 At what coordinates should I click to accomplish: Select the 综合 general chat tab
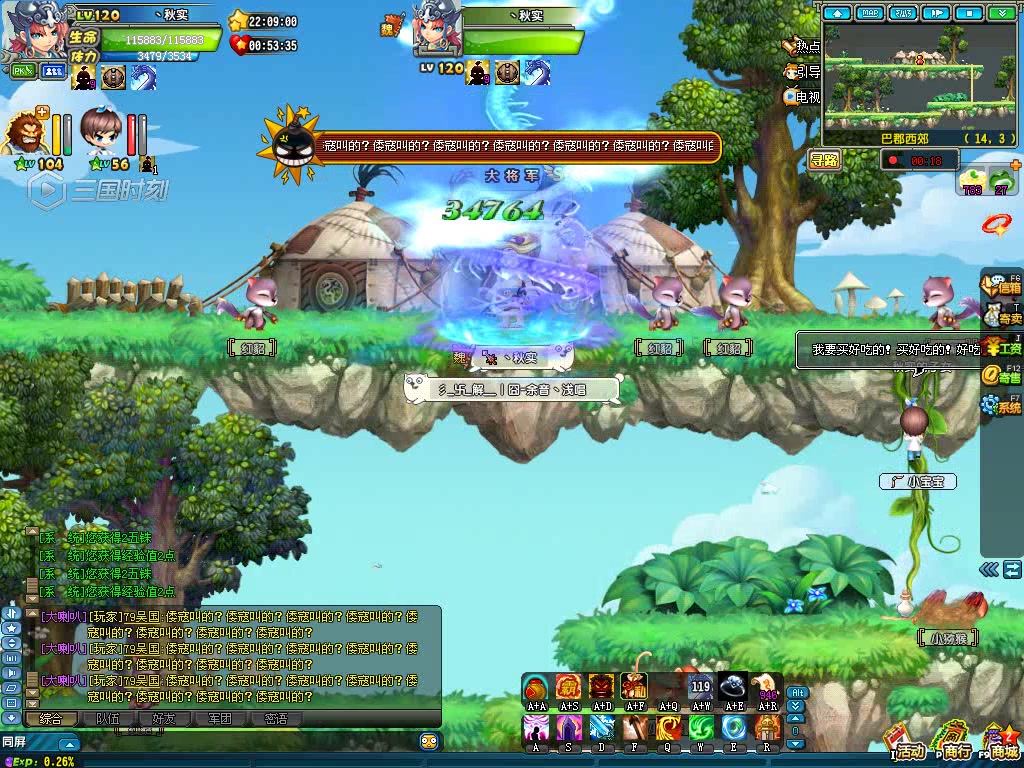coord(51,718)
